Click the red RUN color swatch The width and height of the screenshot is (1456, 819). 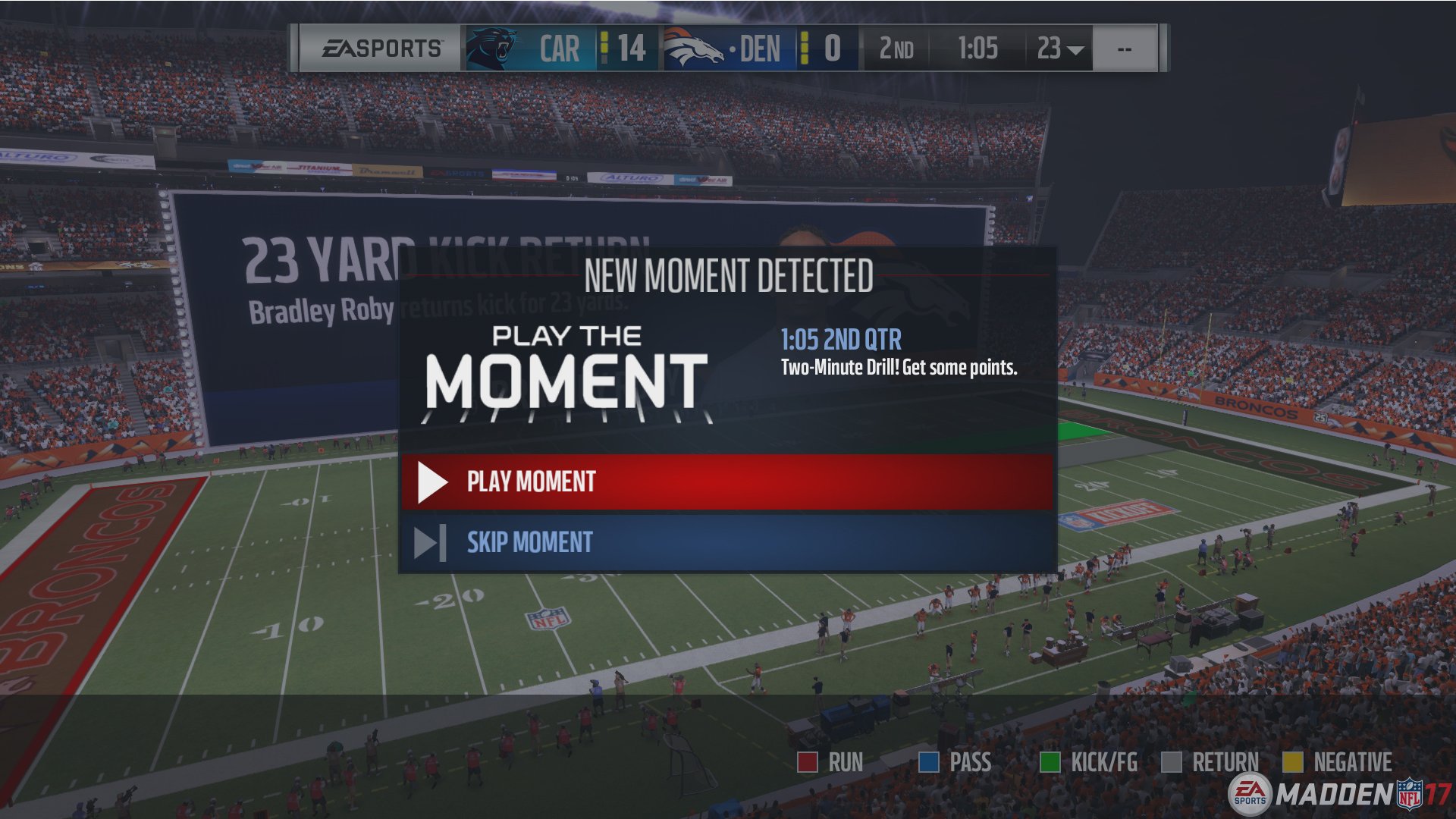808,761
